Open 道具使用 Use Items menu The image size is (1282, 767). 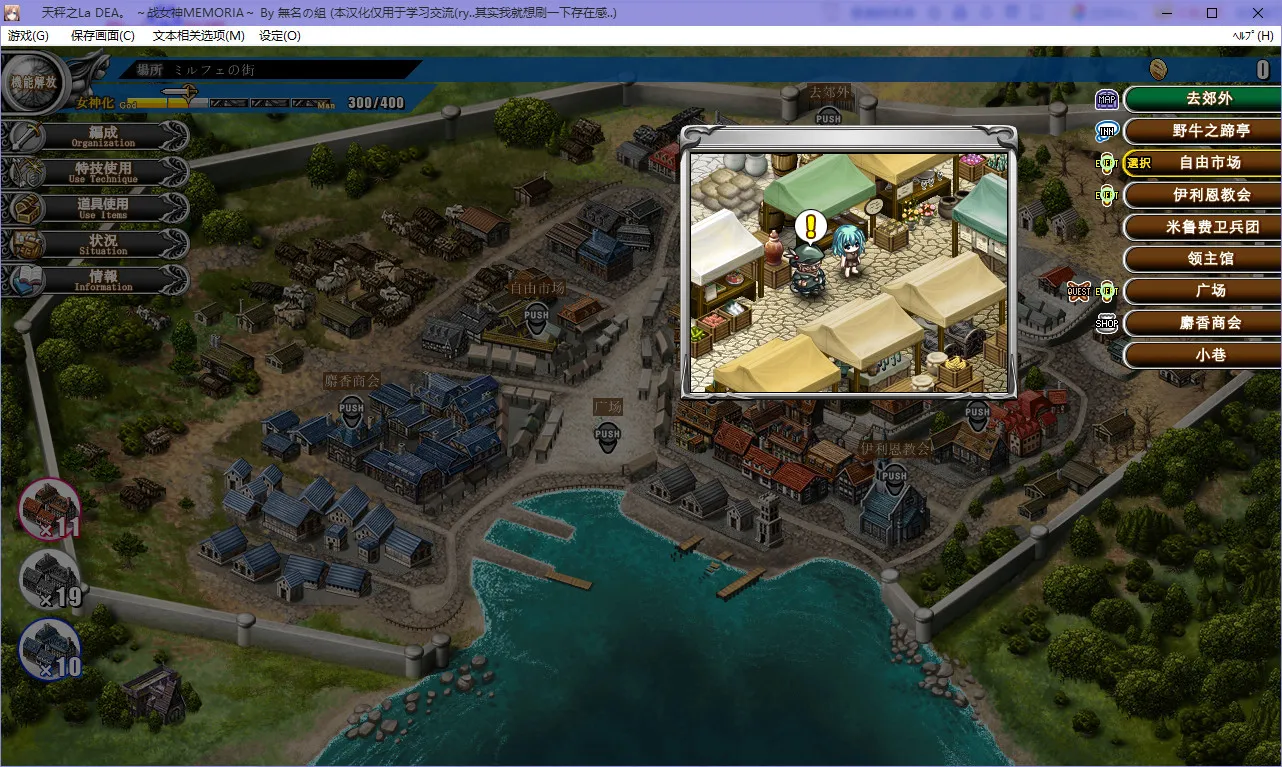pyautogui.click(x=103, y=208)
